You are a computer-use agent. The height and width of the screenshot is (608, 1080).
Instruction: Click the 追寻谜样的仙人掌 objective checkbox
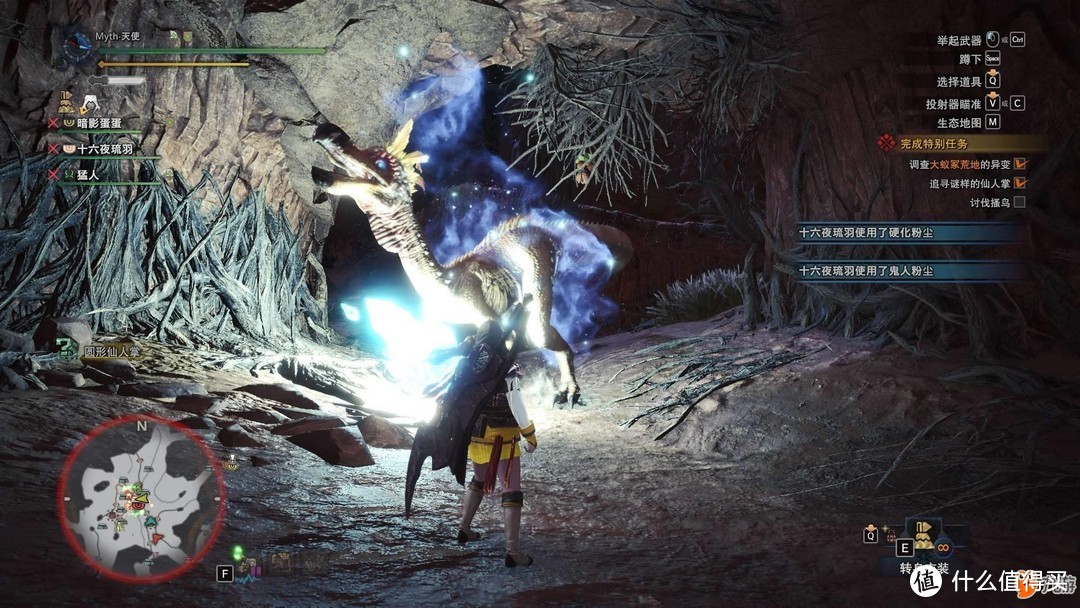point(1020,183)
